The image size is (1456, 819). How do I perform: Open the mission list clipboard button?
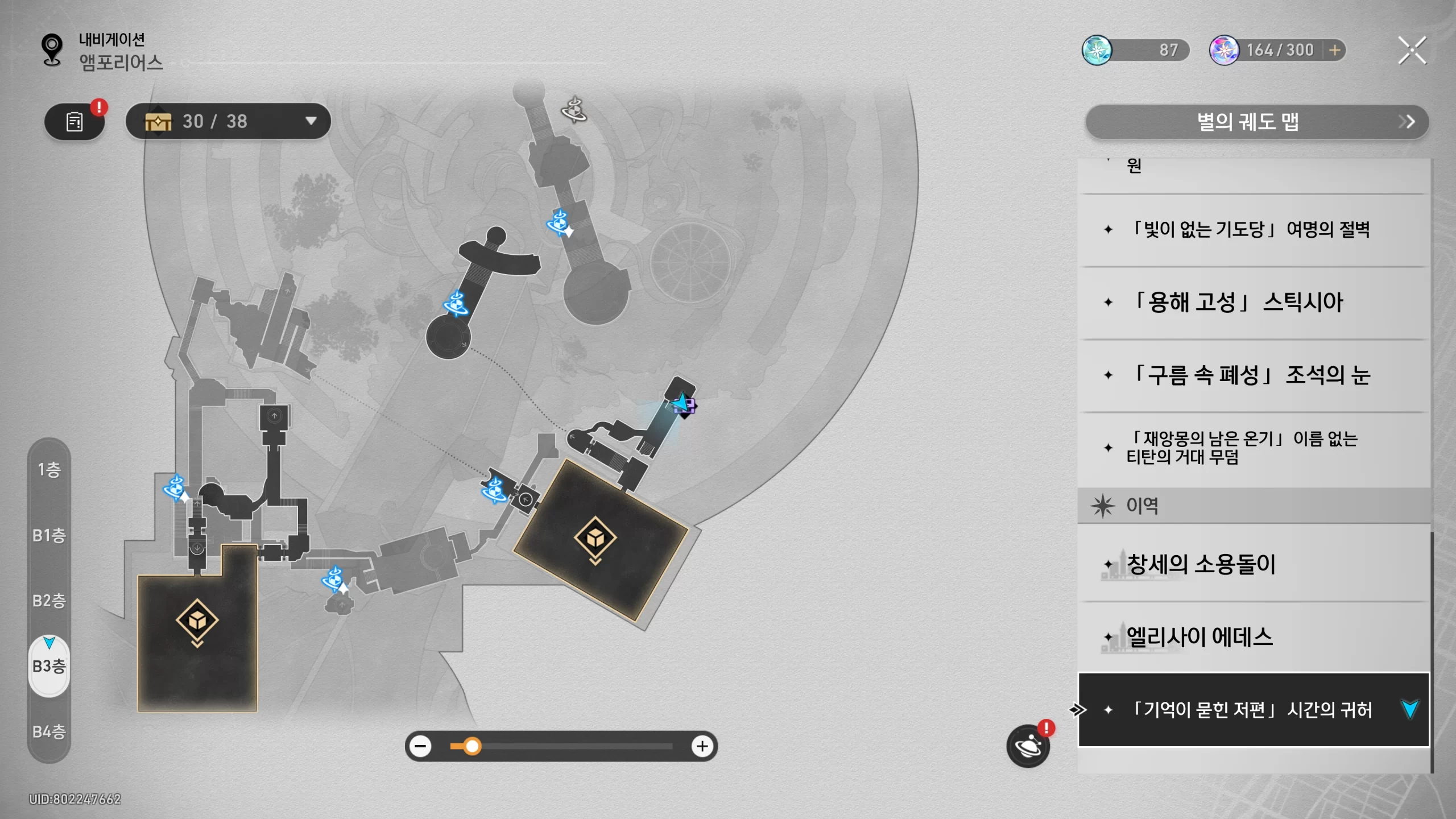tap(75, 122)
